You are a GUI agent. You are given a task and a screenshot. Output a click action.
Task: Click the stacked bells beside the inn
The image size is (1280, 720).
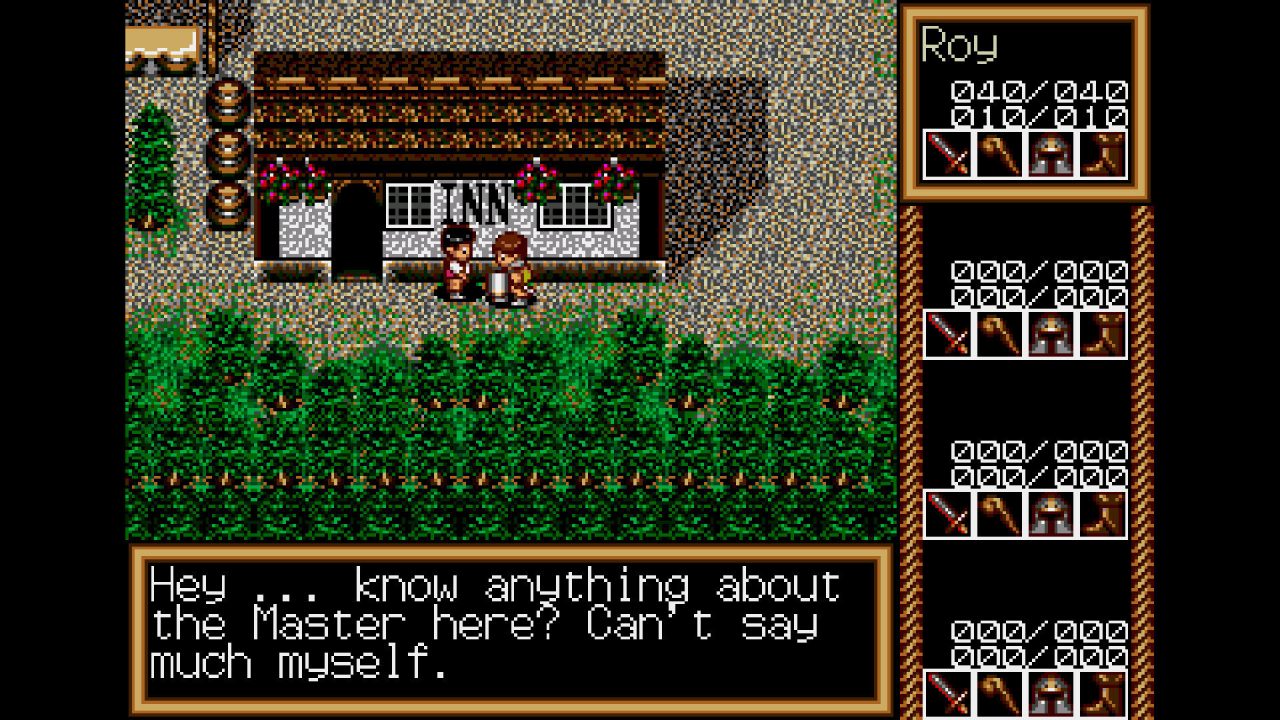point(228,150)
